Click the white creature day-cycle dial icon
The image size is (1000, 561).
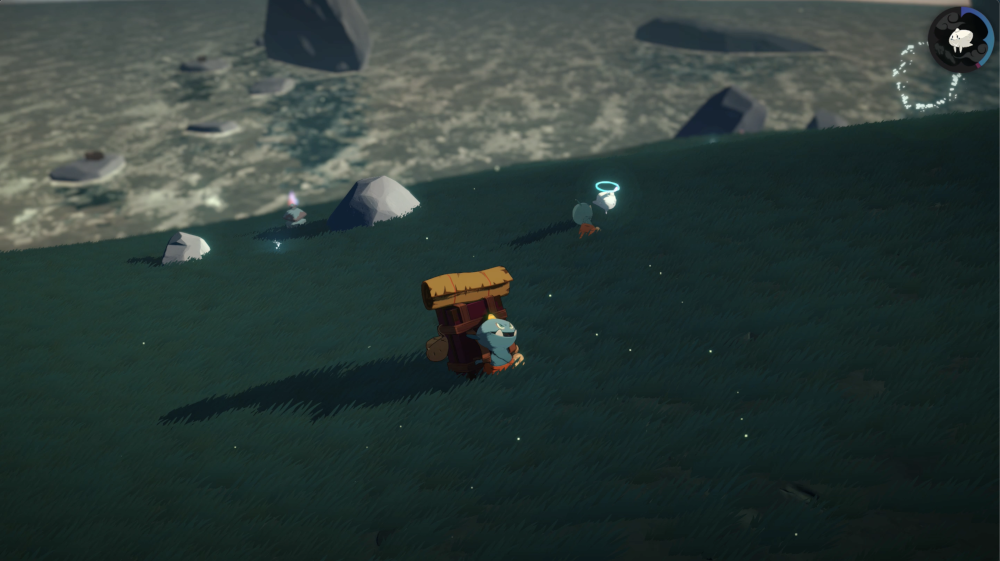point(960,39)
